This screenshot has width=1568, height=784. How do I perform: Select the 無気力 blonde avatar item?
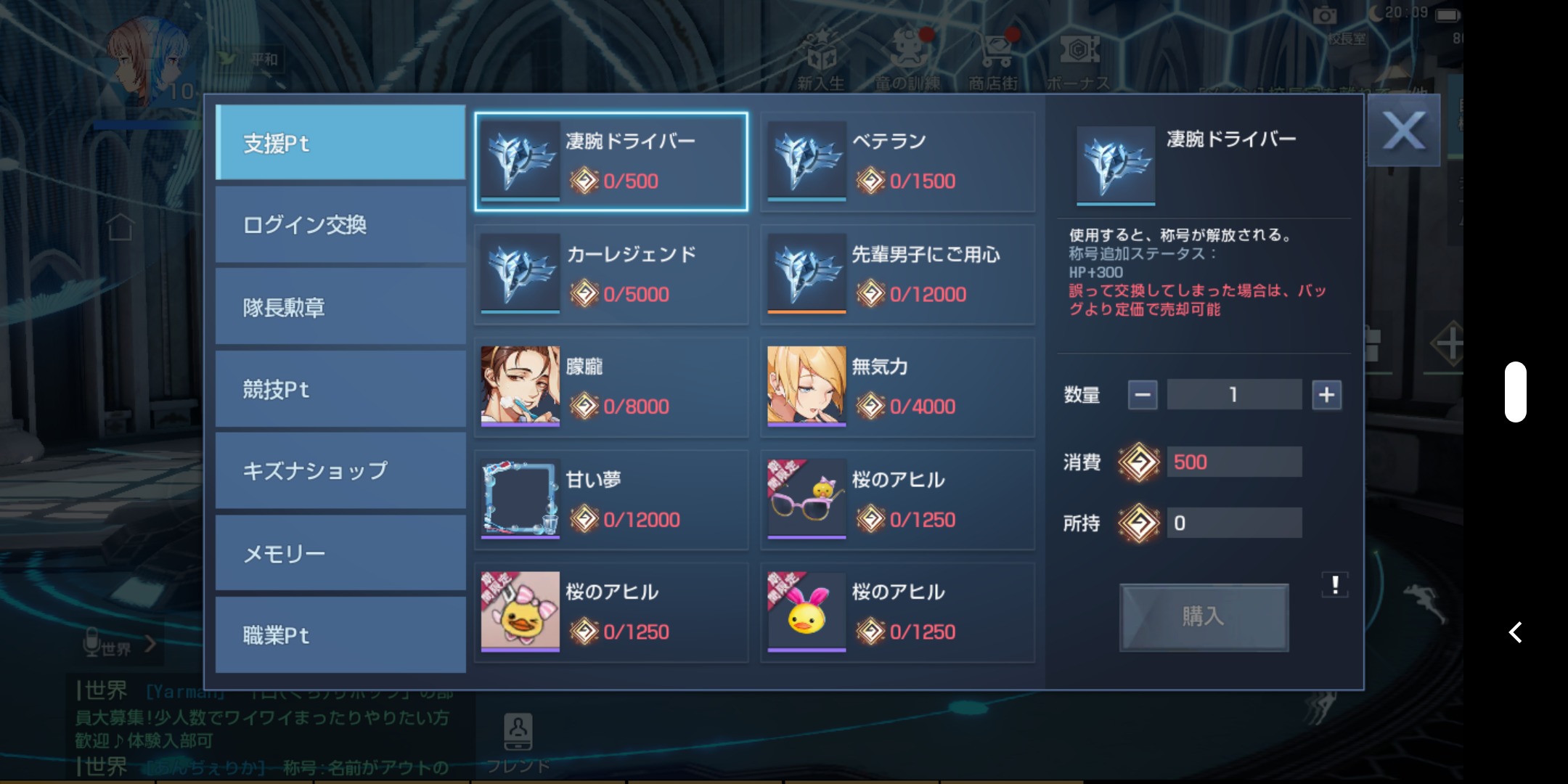pos(897,387)
